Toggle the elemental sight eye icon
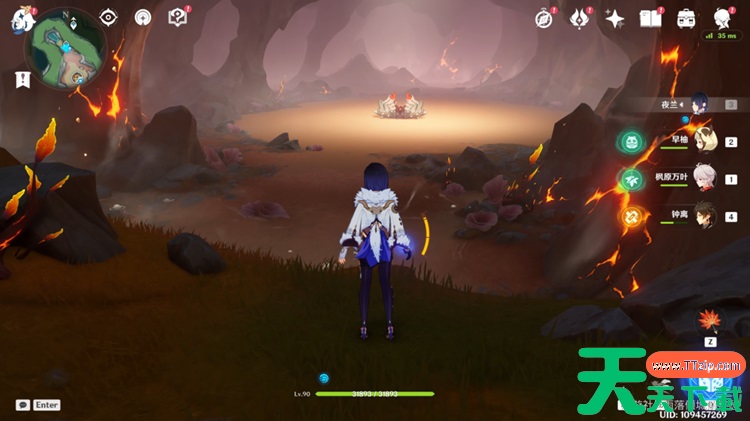The width and height of the screenshot is (750, 421). click(x=108, y=18)
